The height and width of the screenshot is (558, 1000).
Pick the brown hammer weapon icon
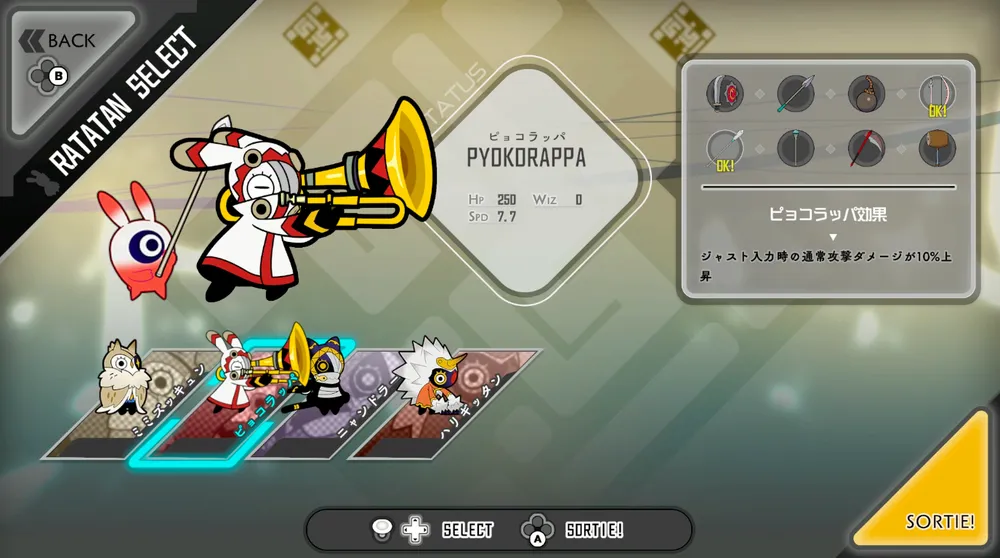pos(937,149)
